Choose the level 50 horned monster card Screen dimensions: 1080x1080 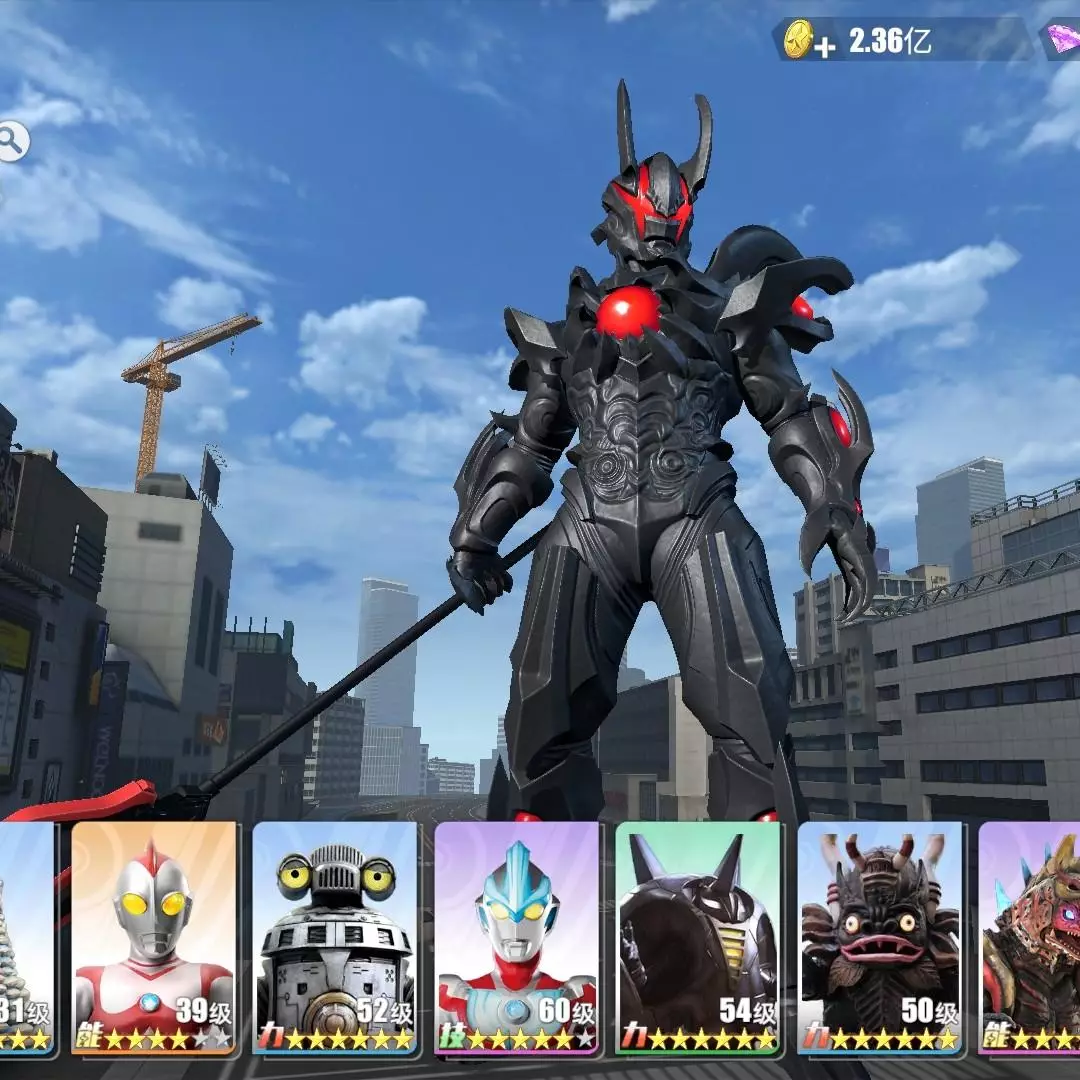[x=880, y=938]
